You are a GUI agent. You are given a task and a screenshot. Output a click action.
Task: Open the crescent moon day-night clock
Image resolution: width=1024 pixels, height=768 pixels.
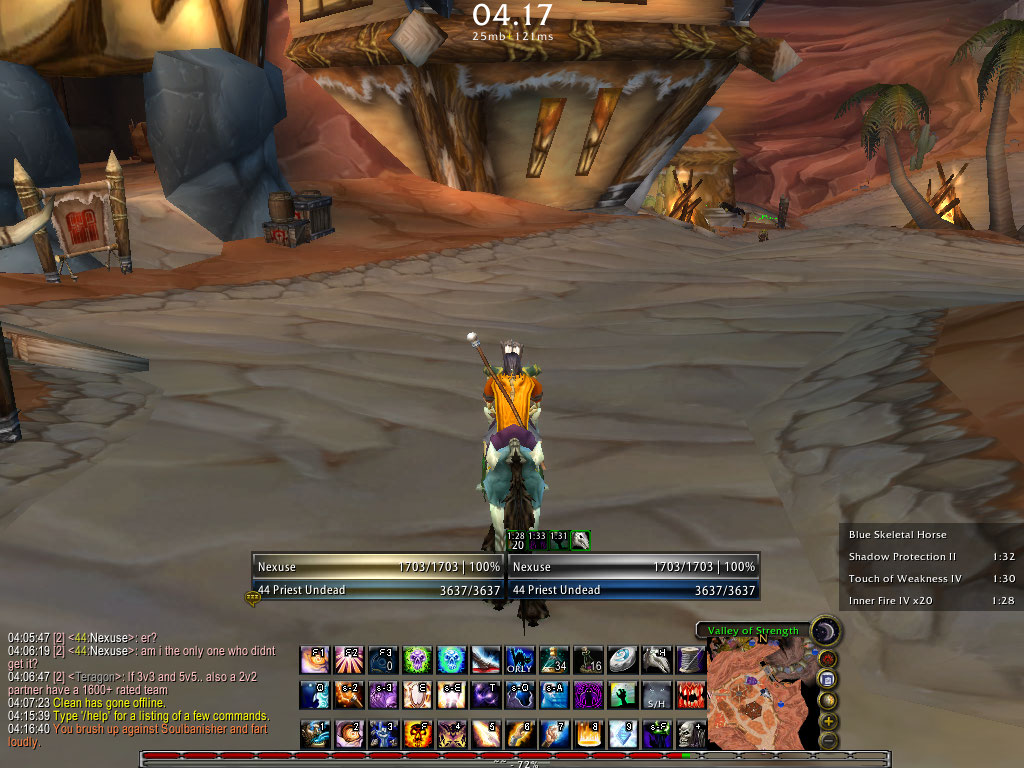pos(826,632)
